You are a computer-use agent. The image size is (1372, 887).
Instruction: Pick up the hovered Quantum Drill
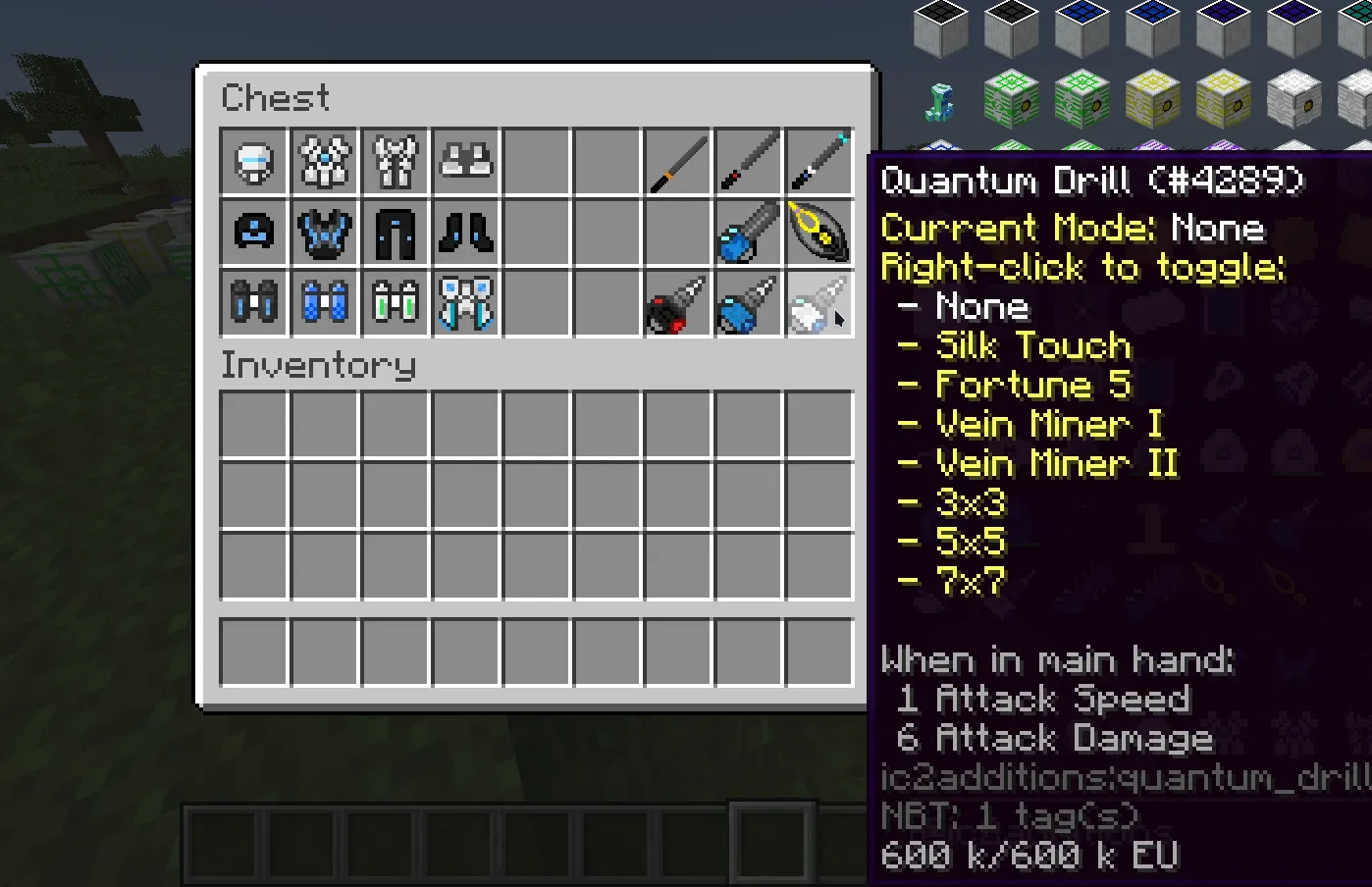coord(819,303)
